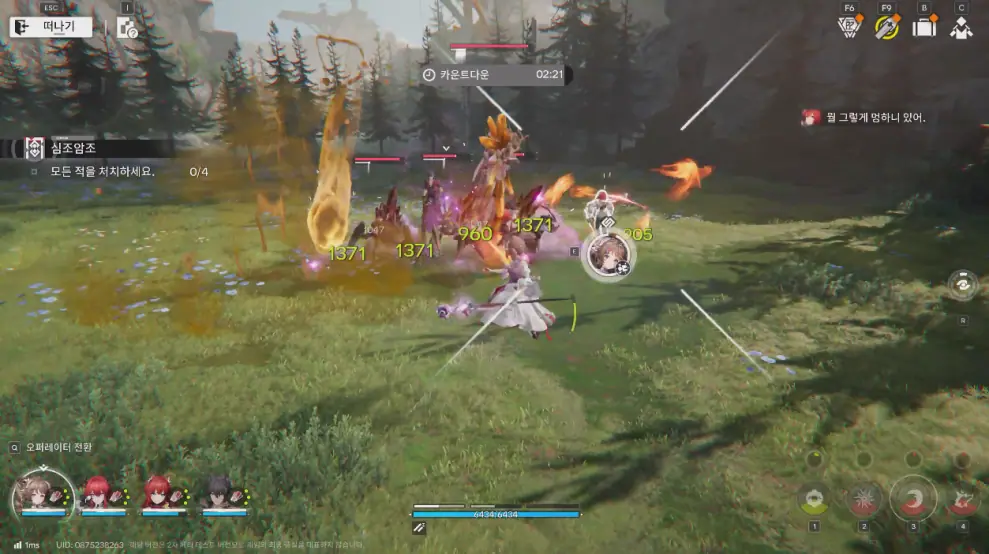The image size is (989, 554).
Task: Click the 뭘 그렇게 멍하니 있어 chat message
Action: click(866, 118)
